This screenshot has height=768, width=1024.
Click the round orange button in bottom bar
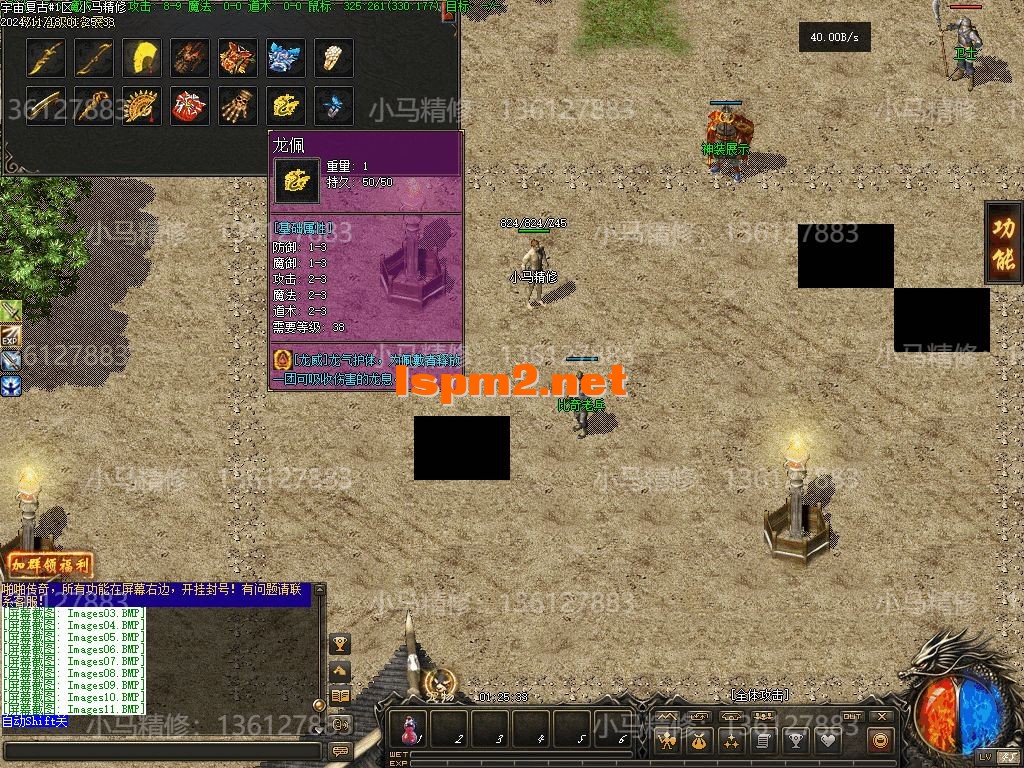coord(880,741)
